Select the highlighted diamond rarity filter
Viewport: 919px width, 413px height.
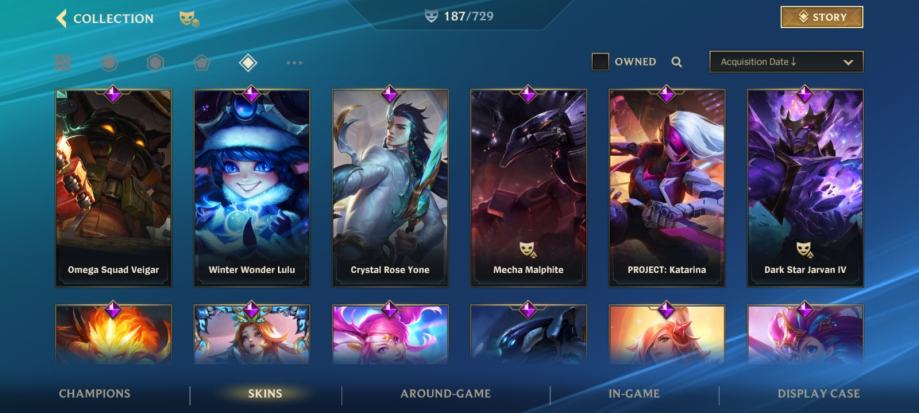(248, 63)
